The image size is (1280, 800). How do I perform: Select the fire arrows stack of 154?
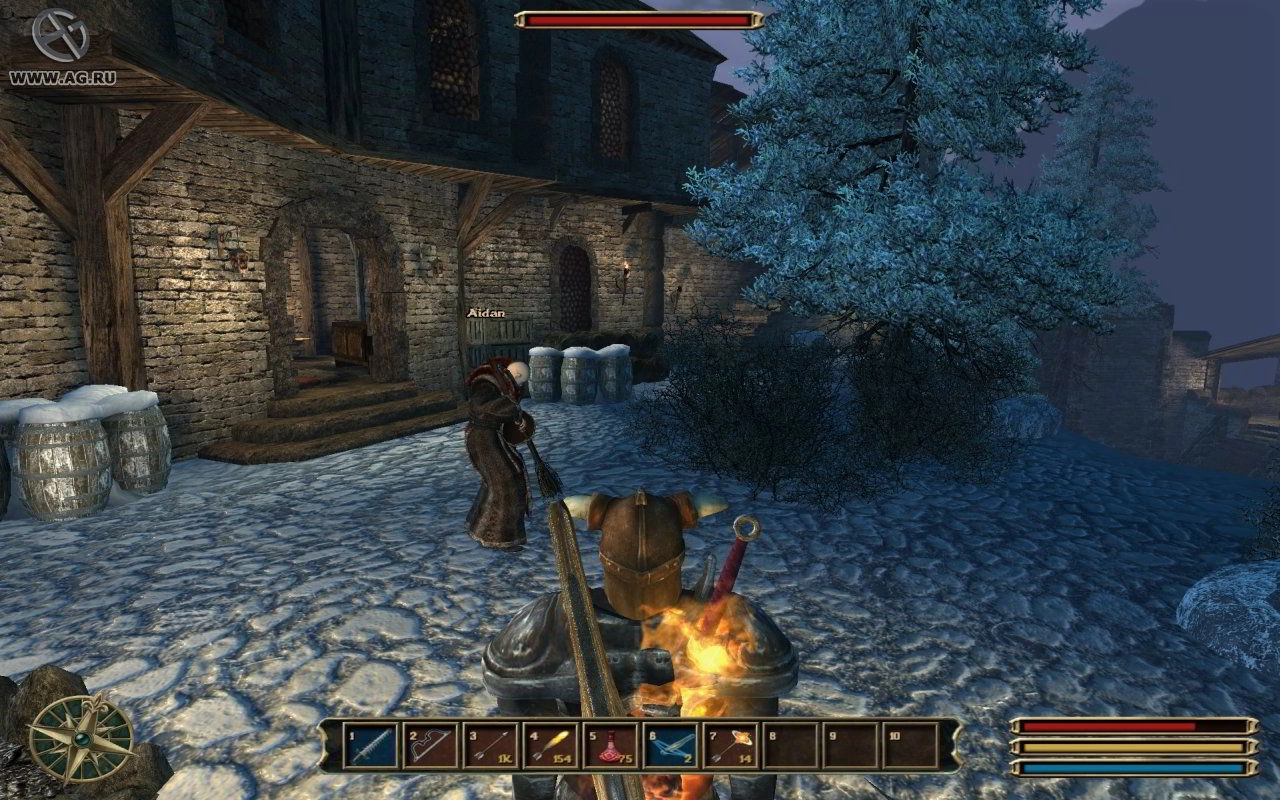[550, 746]
